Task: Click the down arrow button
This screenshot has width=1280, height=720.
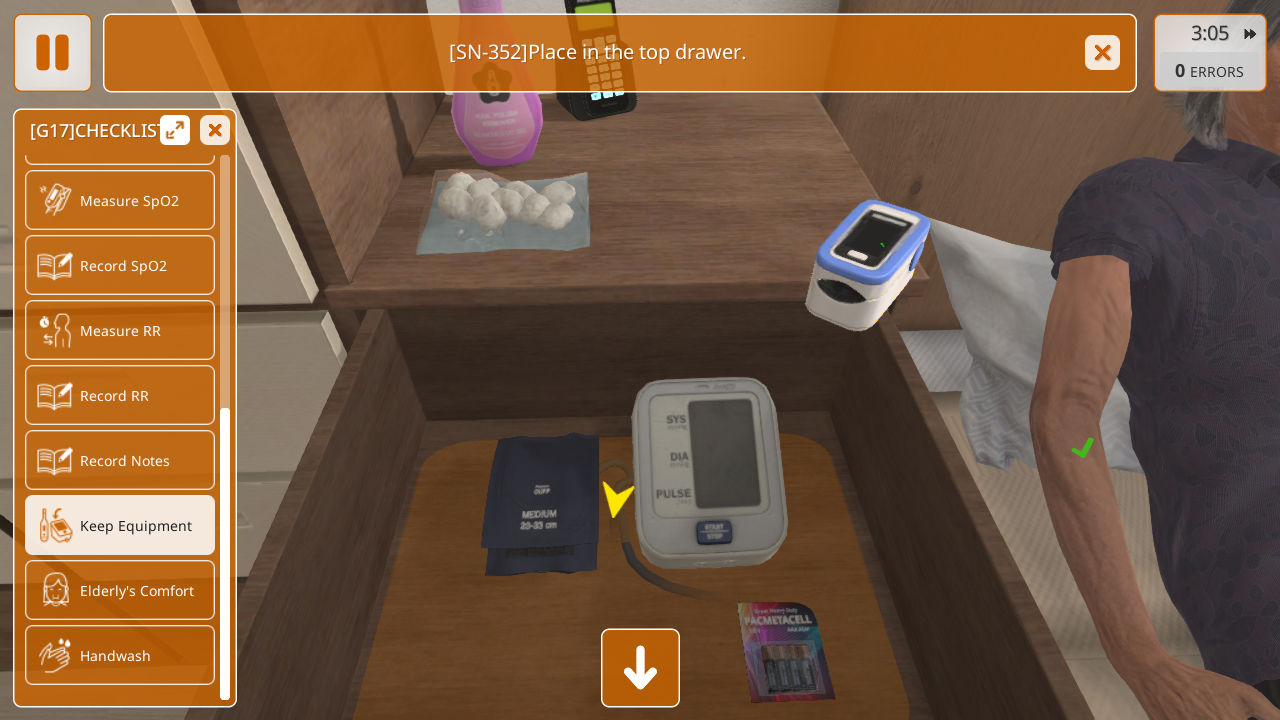Action: tap(640, 668)
